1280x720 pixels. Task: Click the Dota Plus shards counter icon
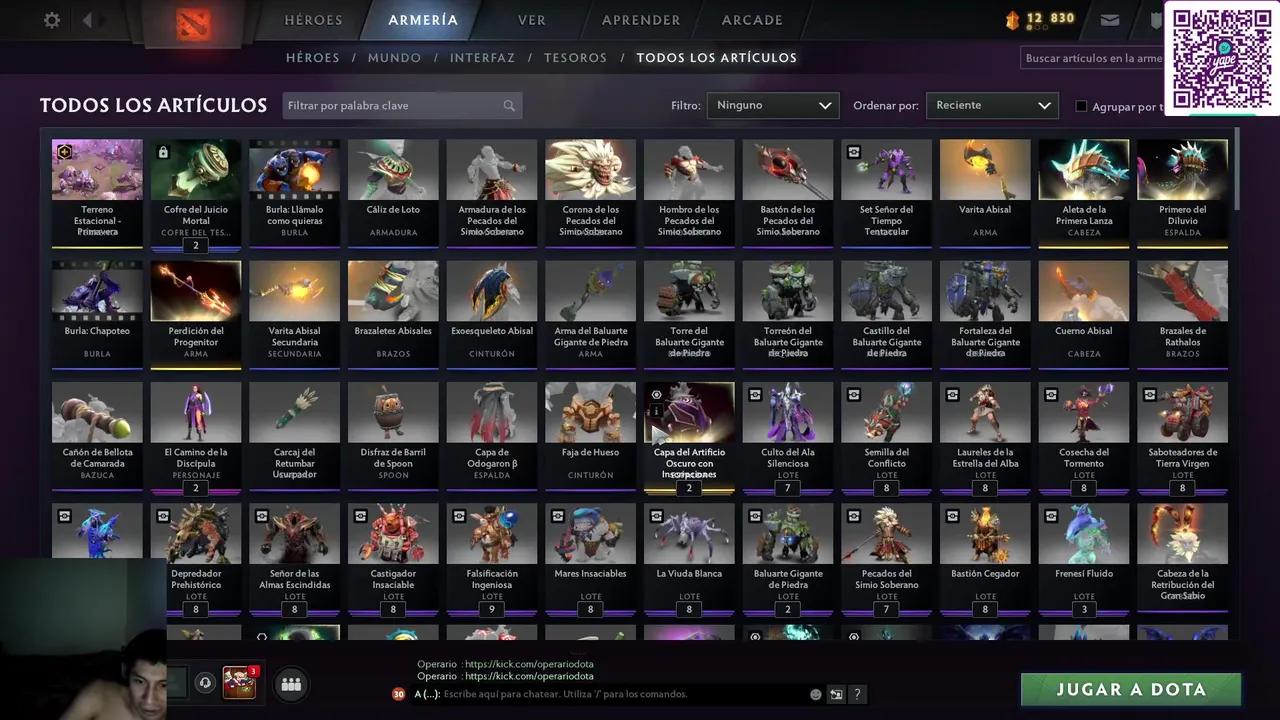[1013, 17]
